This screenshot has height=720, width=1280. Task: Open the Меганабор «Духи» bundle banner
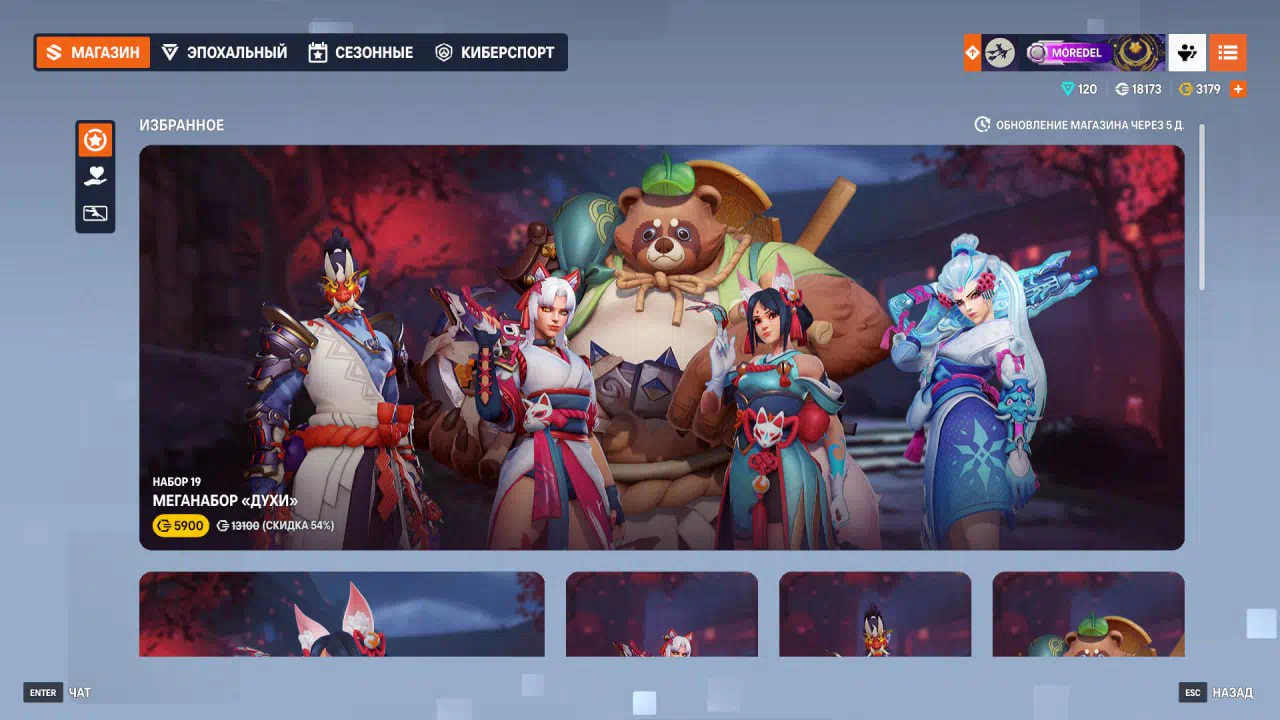[661, 347]
